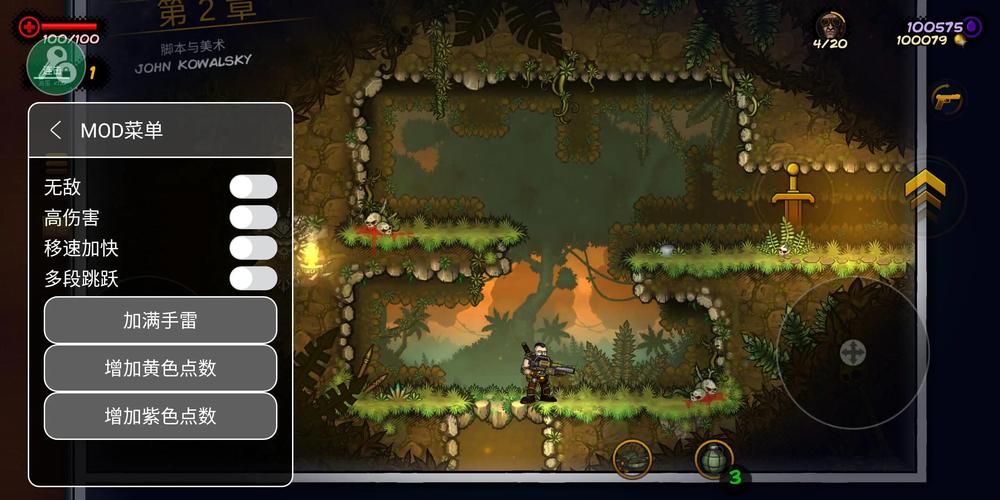The image size is (1000, 500).
Task: Activate the round helmet icon button
Action: [x=632, y=459]
